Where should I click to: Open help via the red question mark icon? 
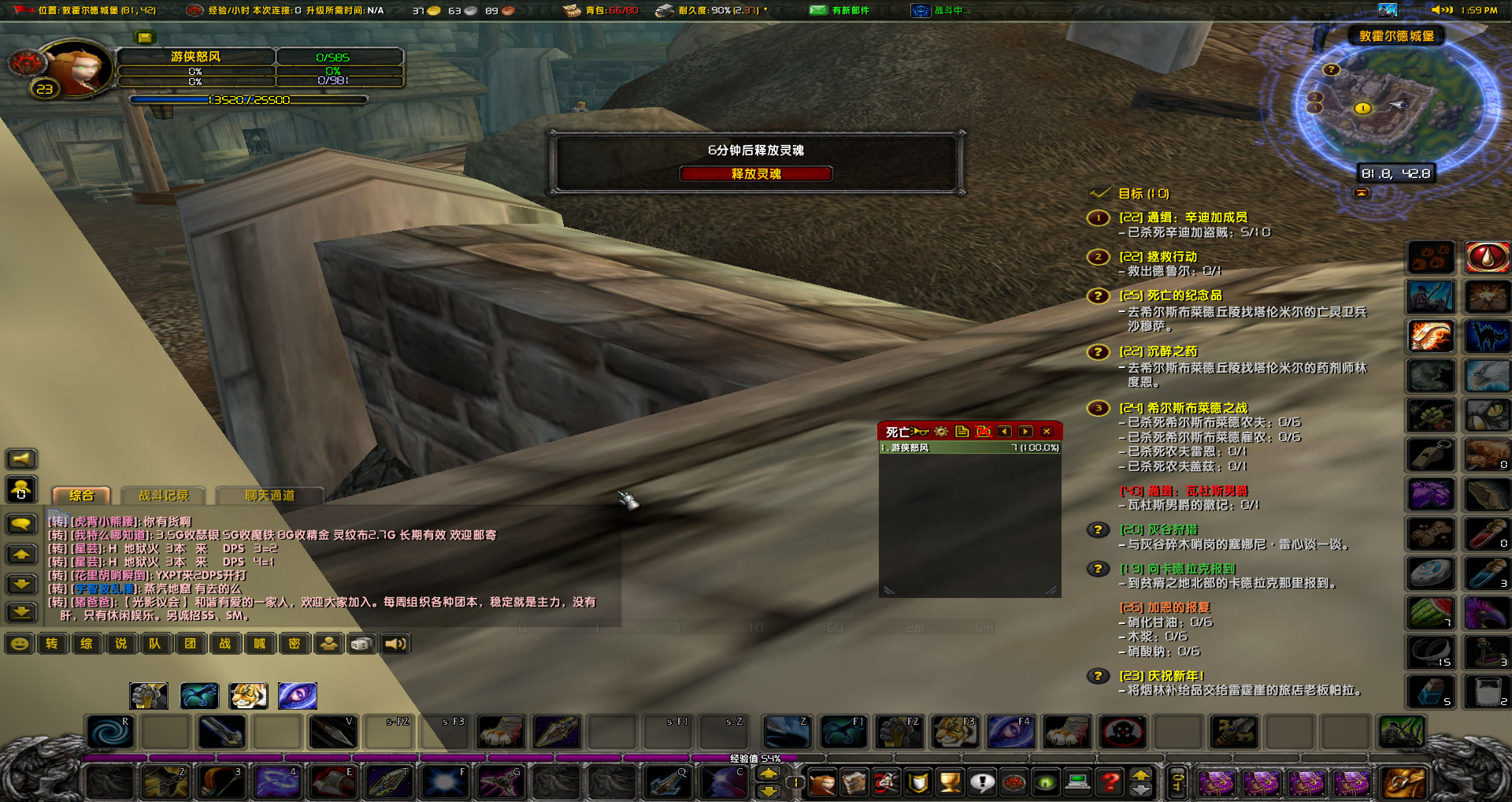1111,784
